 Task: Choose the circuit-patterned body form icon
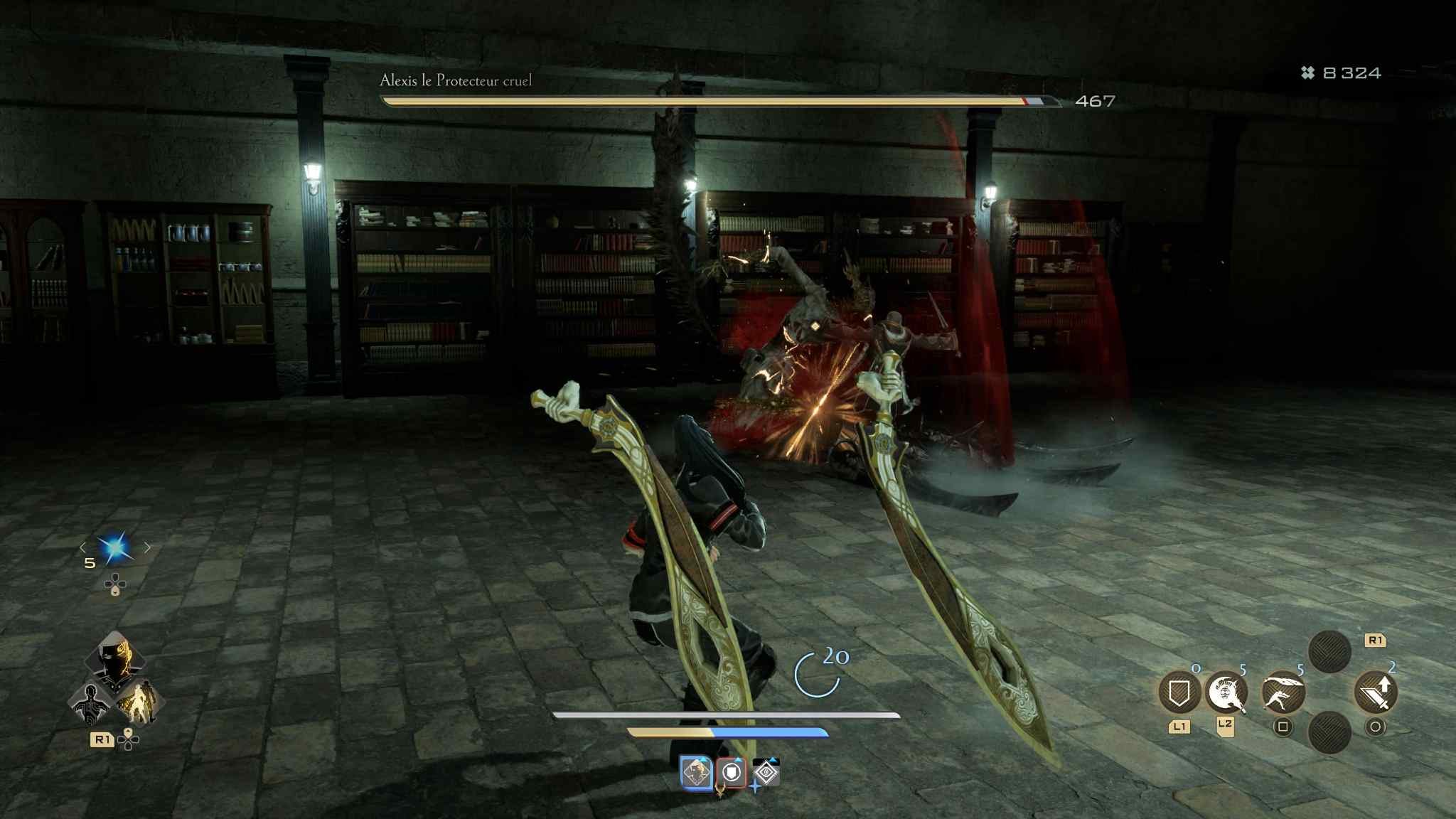[92, 702]
